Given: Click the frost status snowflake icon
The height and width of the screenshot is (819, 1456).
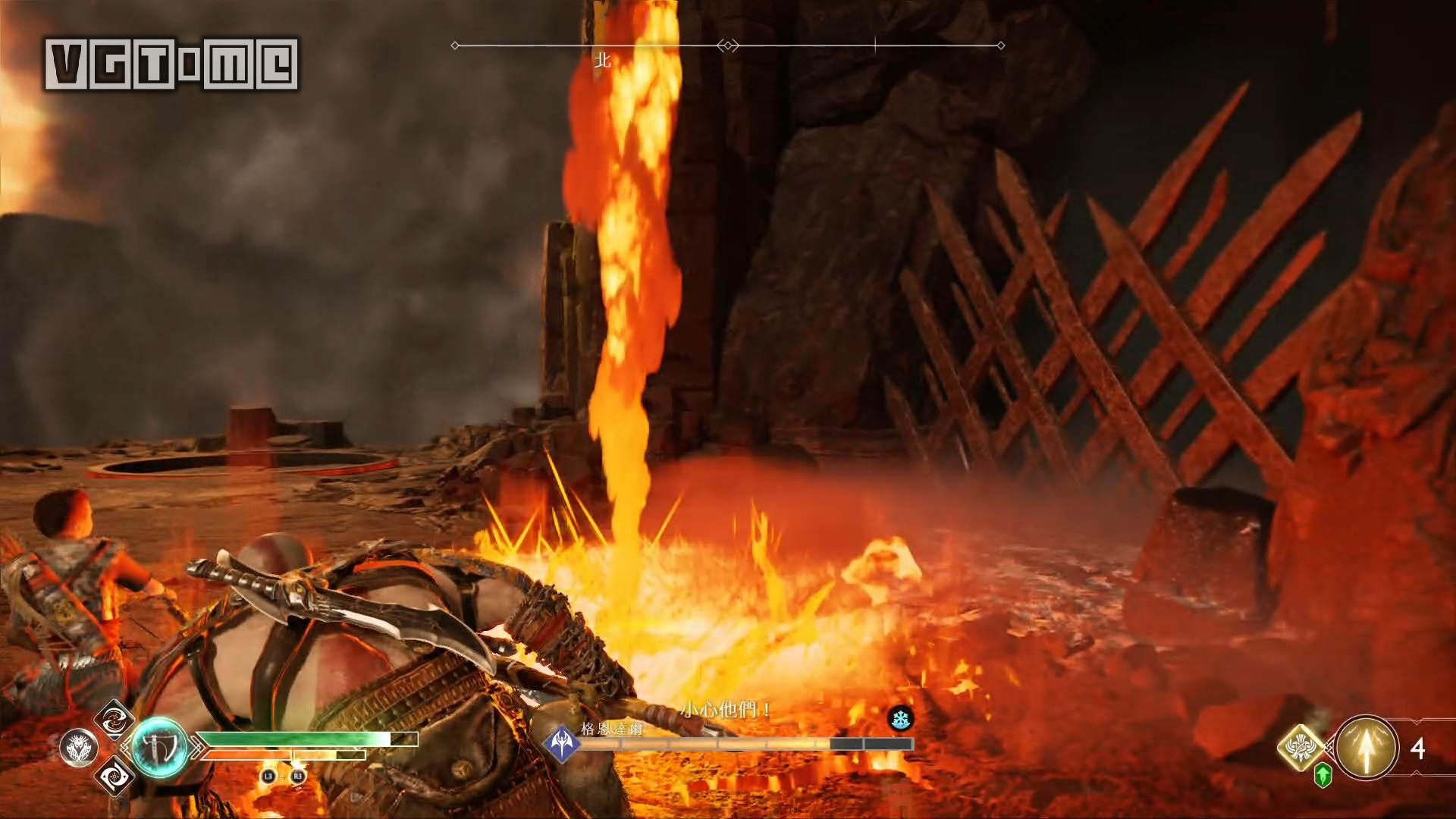Looking at the screenshot, I should tap(900, 719).
